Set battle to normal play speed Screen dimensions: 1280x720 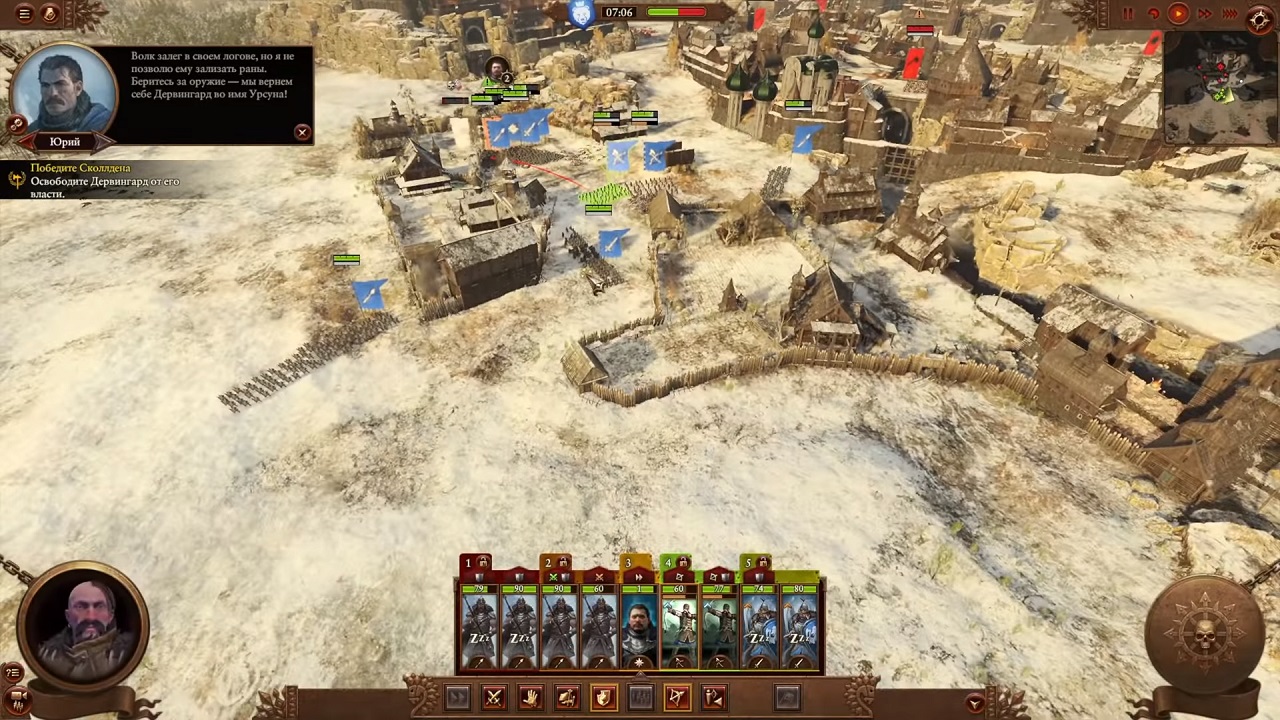[x=1178, y=14]
